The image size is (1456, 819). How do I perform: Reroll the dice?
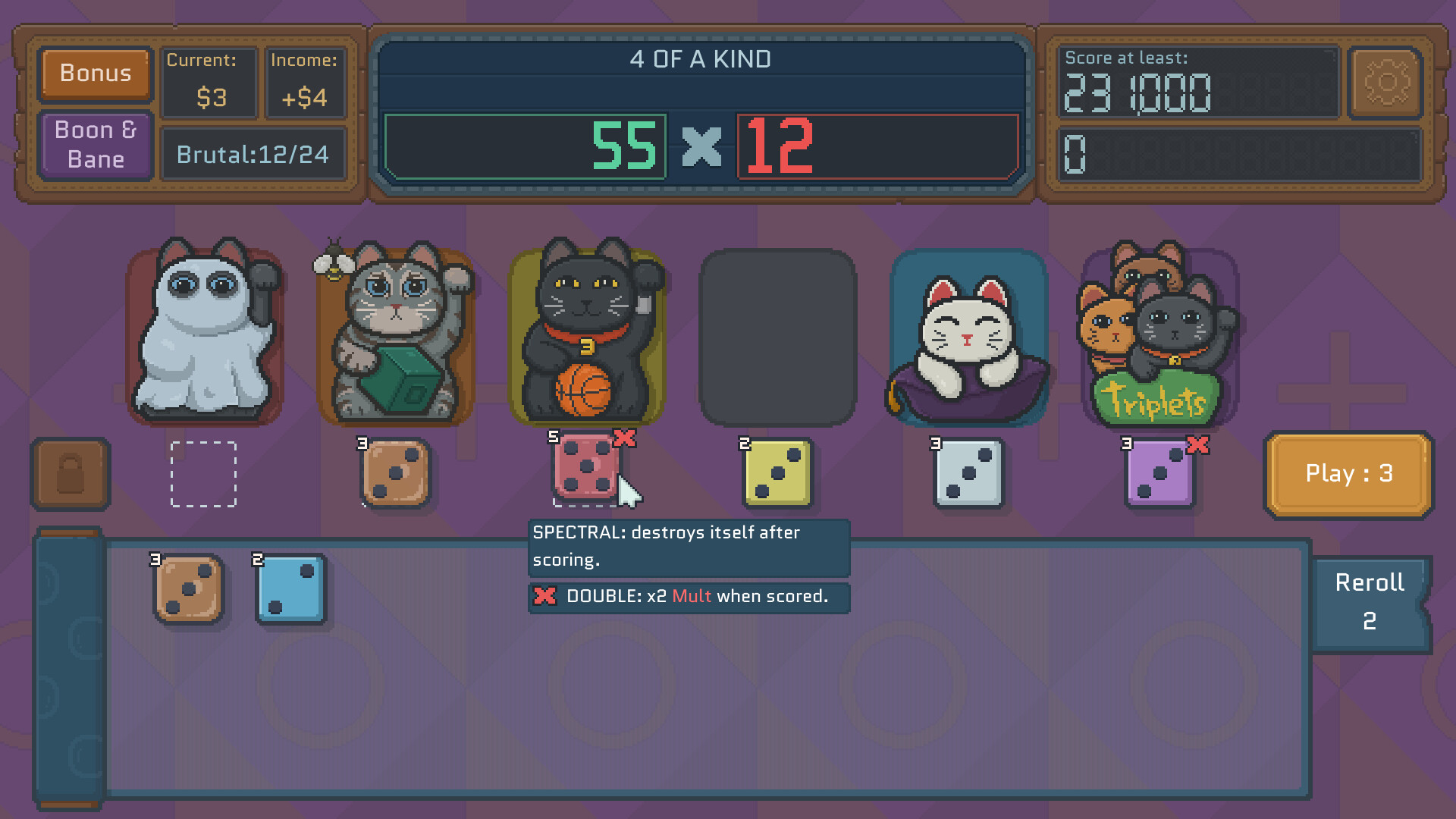coord(1370,603)
